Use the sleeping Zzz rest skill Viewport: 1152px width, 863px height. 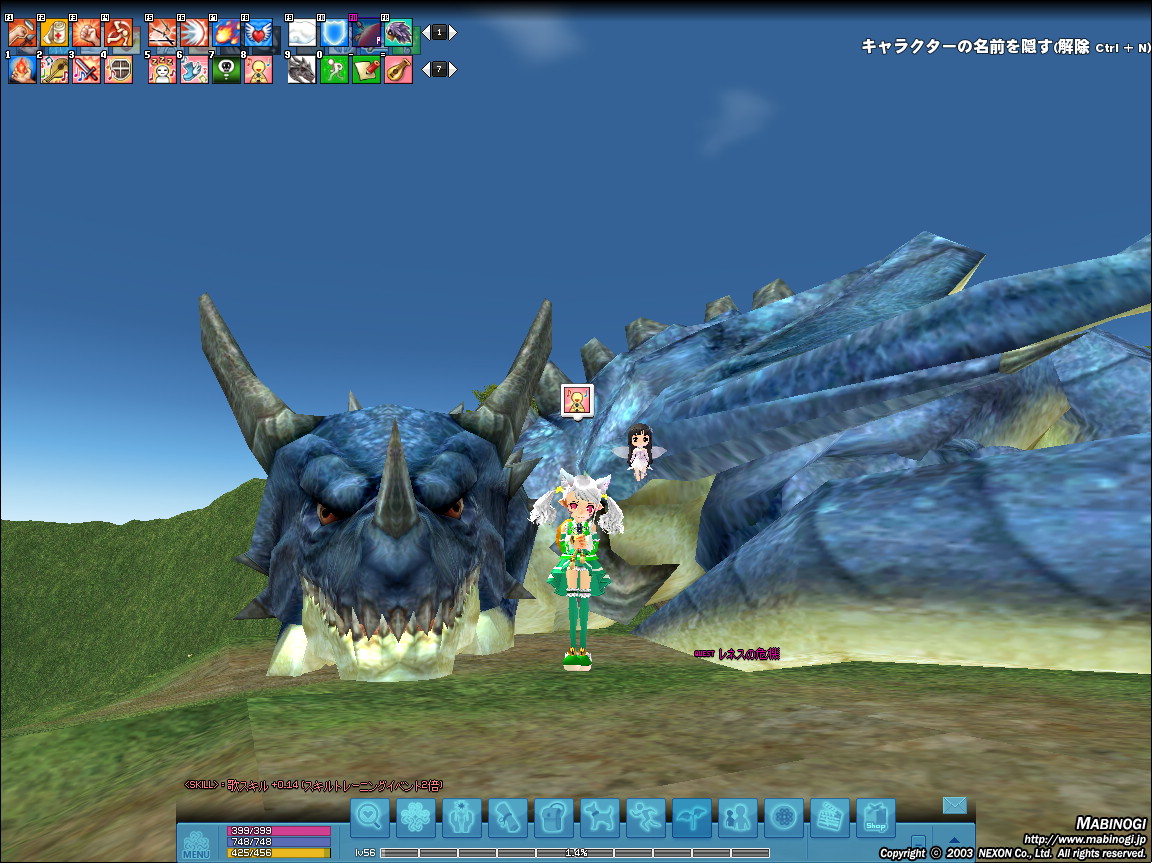click(162, 69)
